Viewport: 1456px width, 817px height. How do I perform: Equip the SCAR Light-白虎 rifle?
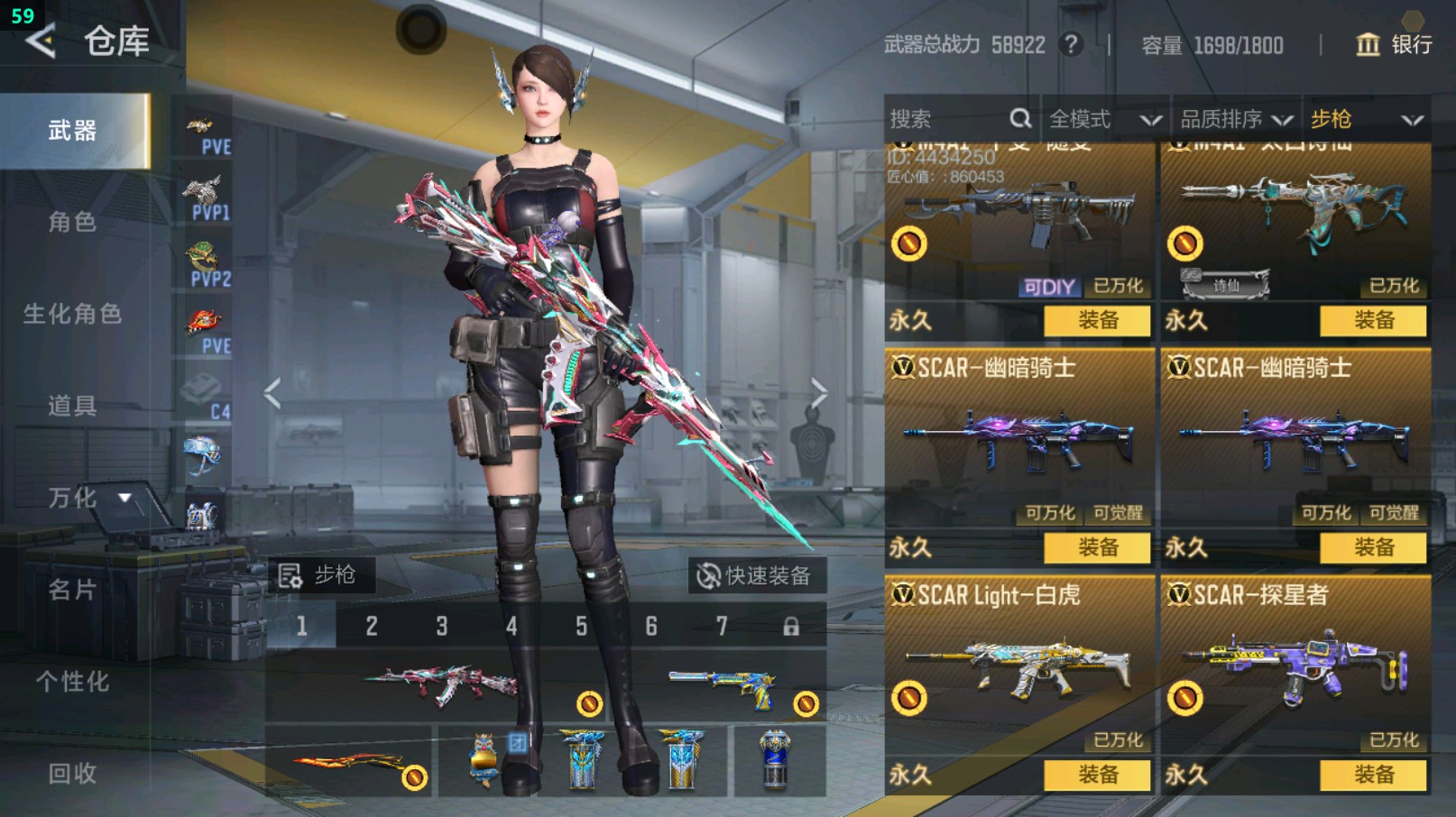coord(1097,775)
